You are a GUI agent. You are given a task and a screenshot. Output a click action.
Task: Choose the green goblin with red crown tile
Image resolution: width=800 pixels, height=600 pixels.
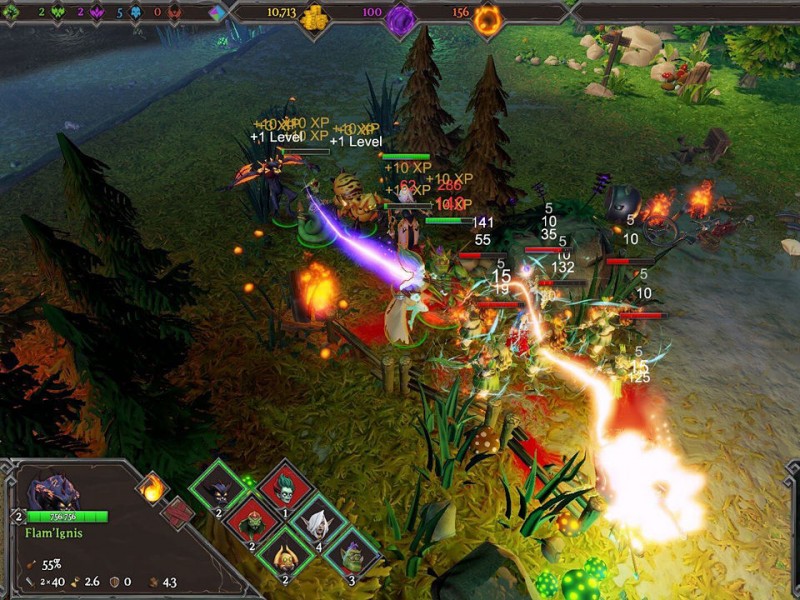[x=252, y=521]
